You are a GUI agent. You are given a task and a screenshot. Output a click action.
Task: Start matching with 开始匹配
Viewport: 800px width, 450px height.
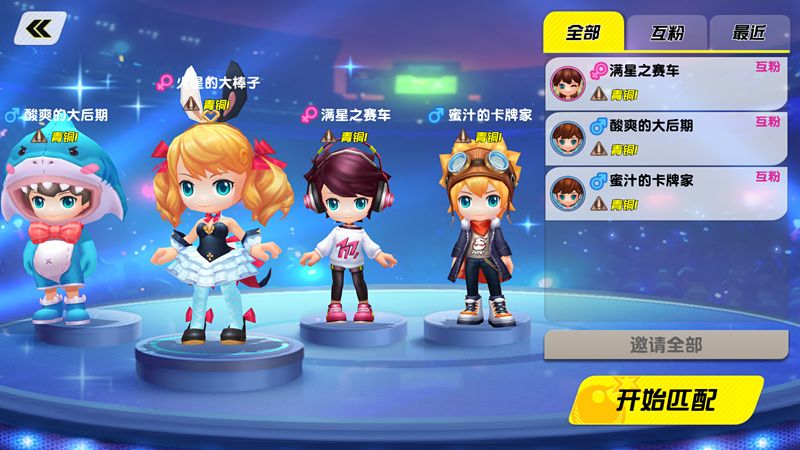pos(668,401)
